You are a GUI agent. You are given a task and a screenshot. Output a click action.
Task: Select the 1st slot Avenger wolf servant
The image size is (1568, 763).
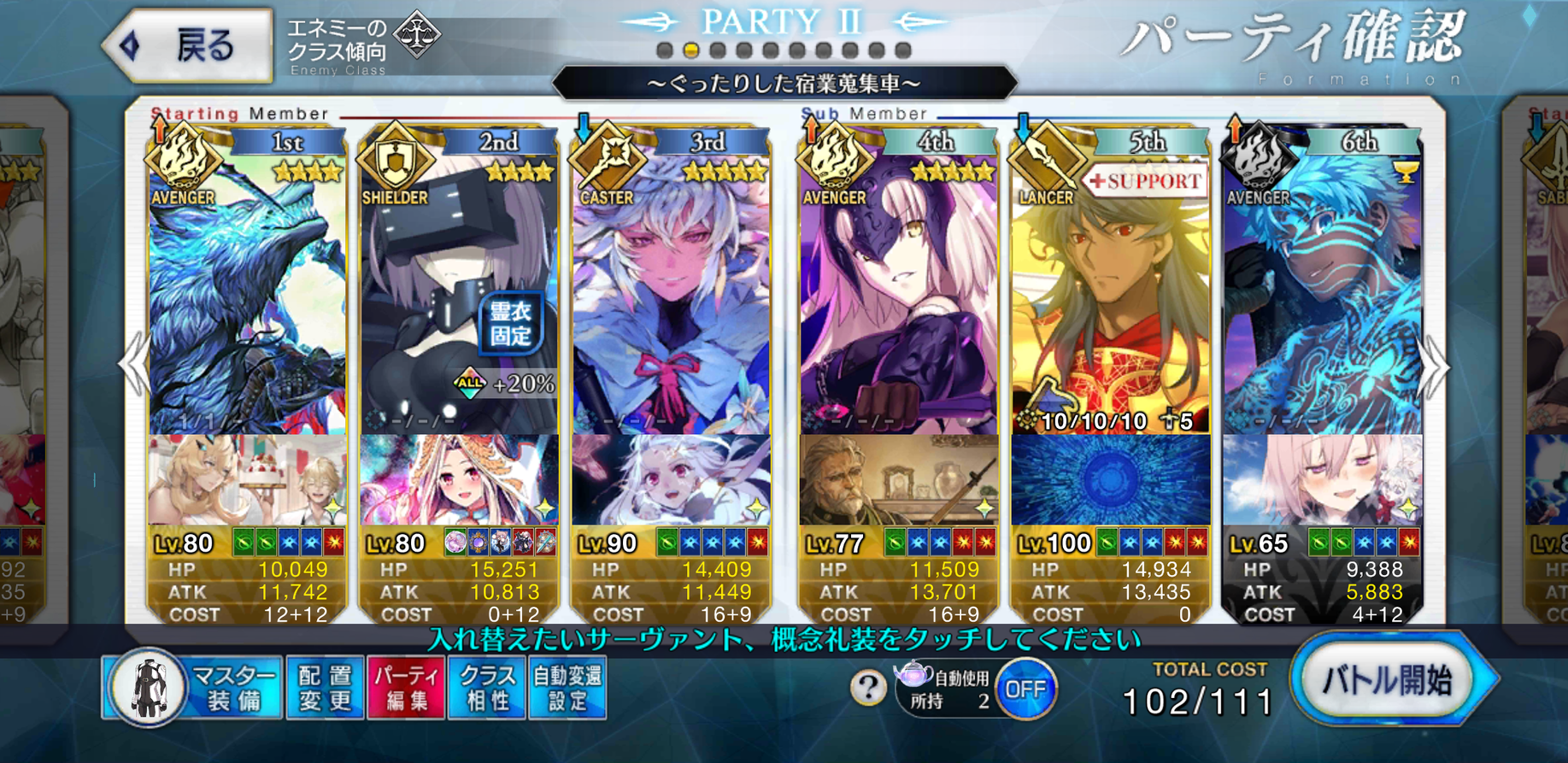coord(246,299)
